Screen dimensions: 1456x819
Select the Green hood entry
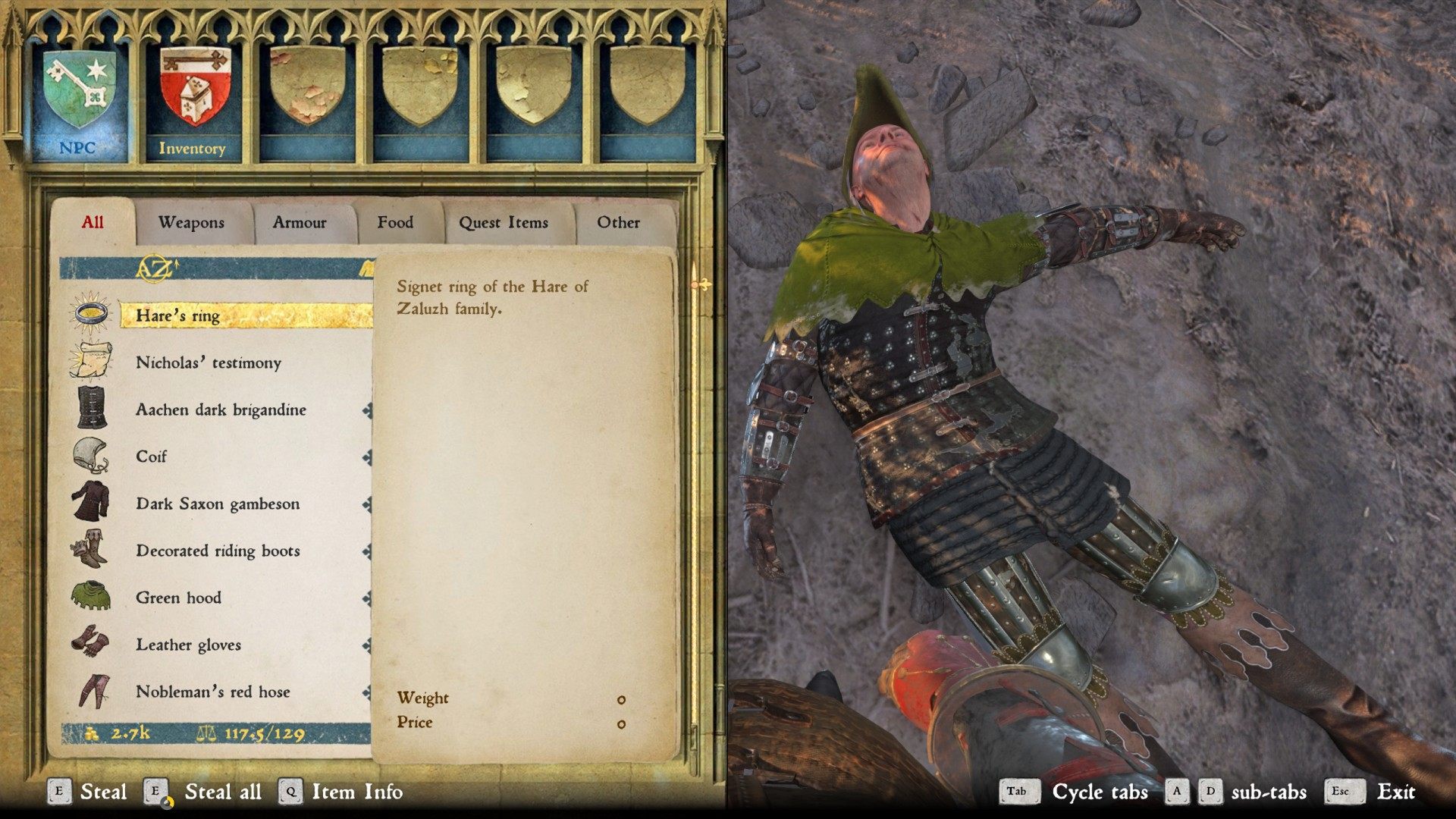(220, 598)
